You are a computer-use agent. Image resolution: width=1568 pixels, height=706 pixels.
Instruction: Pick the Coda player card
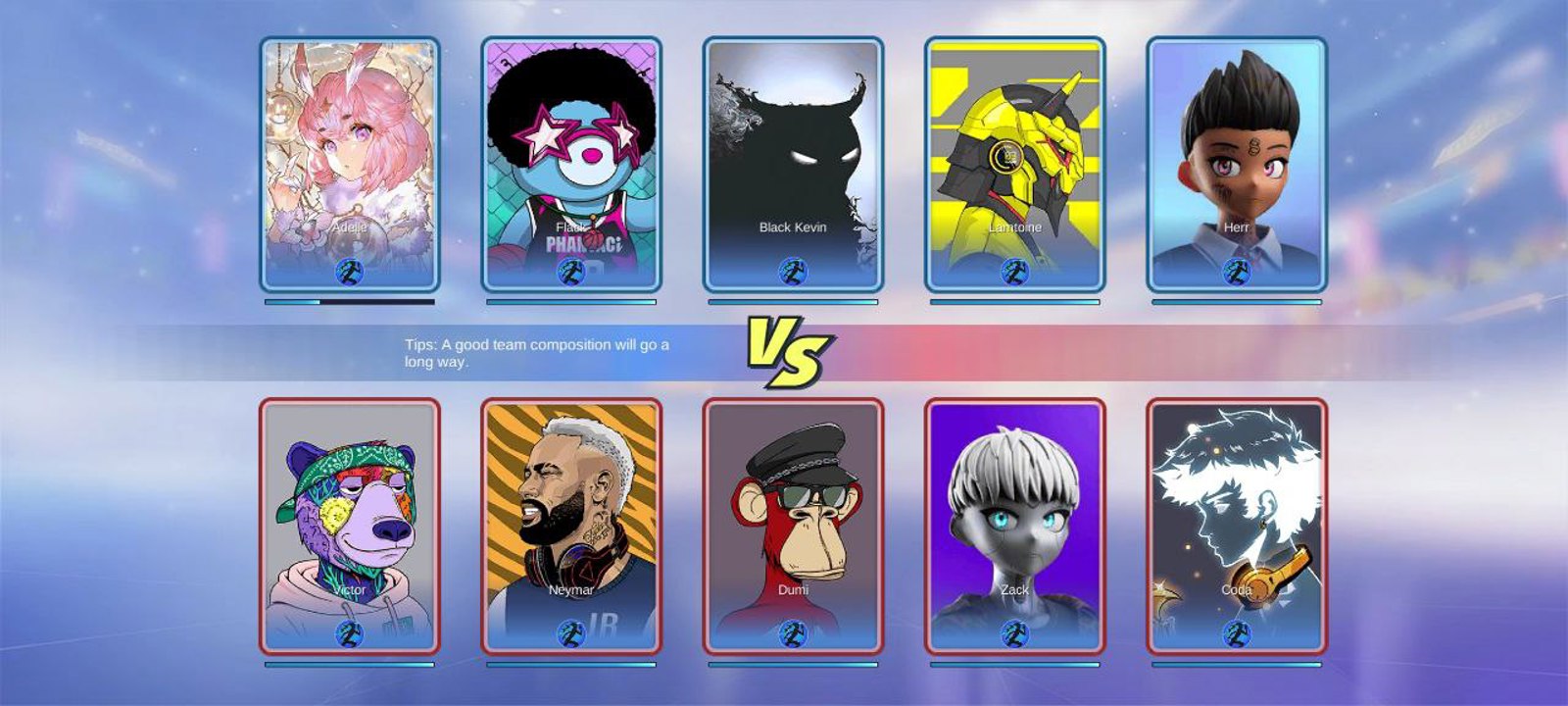point(1236,526)
